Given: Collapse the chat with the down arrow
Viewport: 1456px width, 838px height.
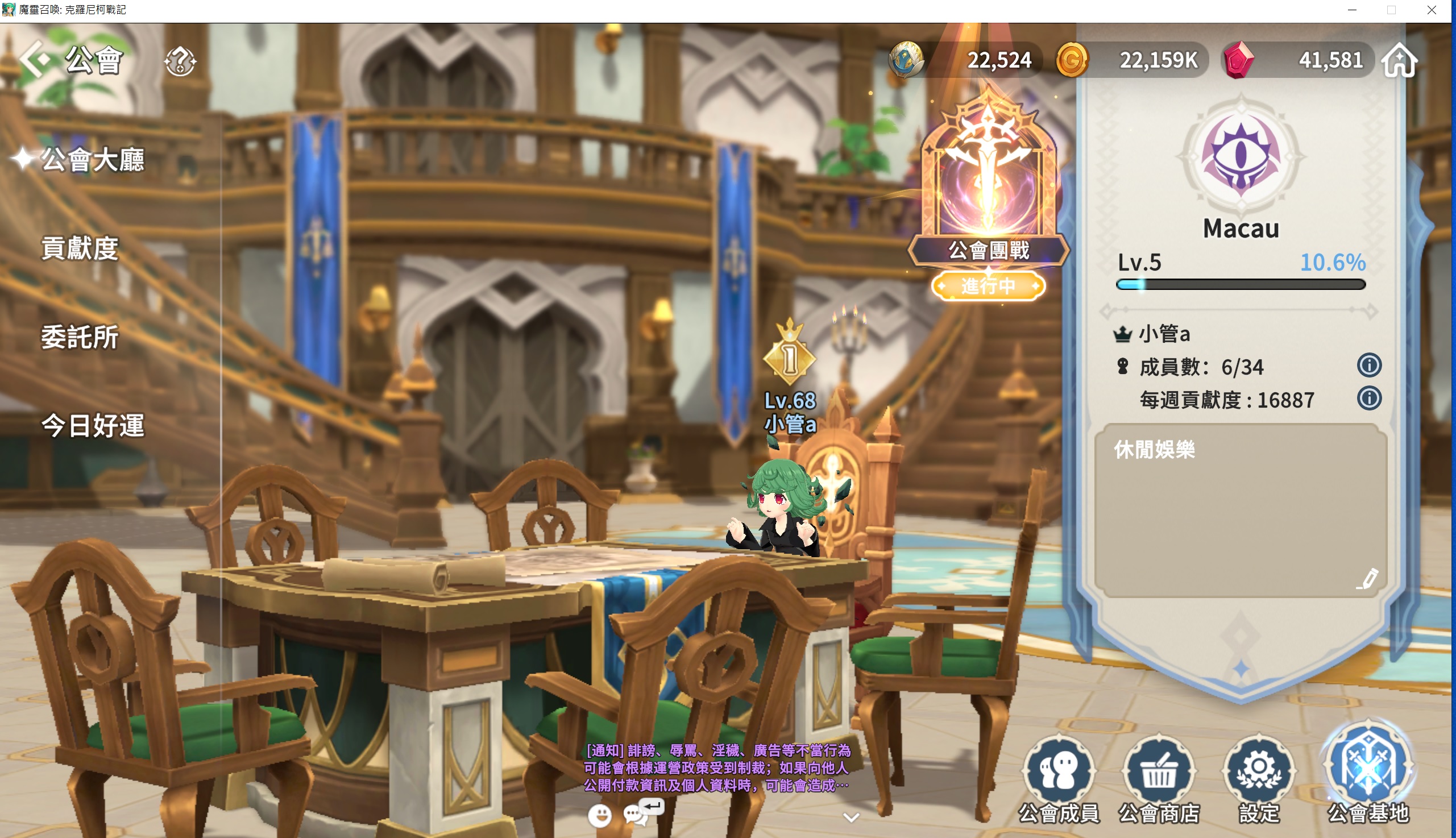Looking at the screenshot, I should 851,818.
